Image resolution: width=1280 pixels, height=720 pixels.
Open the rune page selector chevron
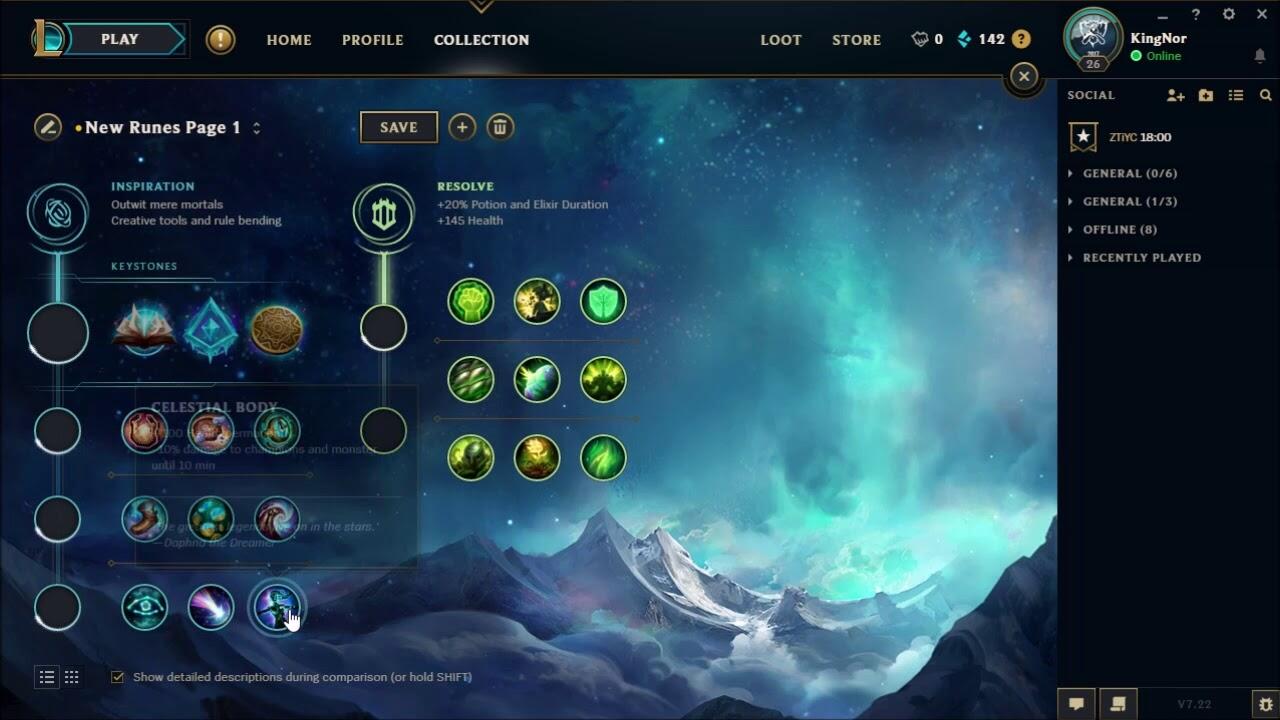(256, 128)
